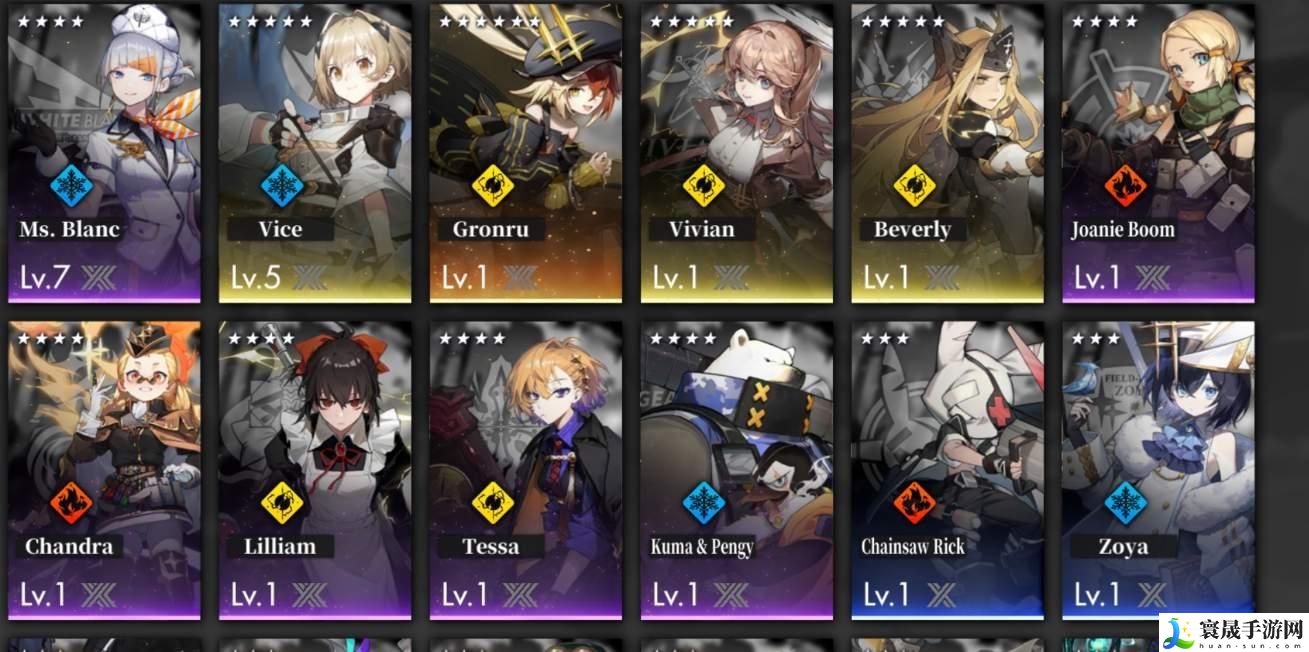Open the Chainsaw Rick card

tap(948, 468)
